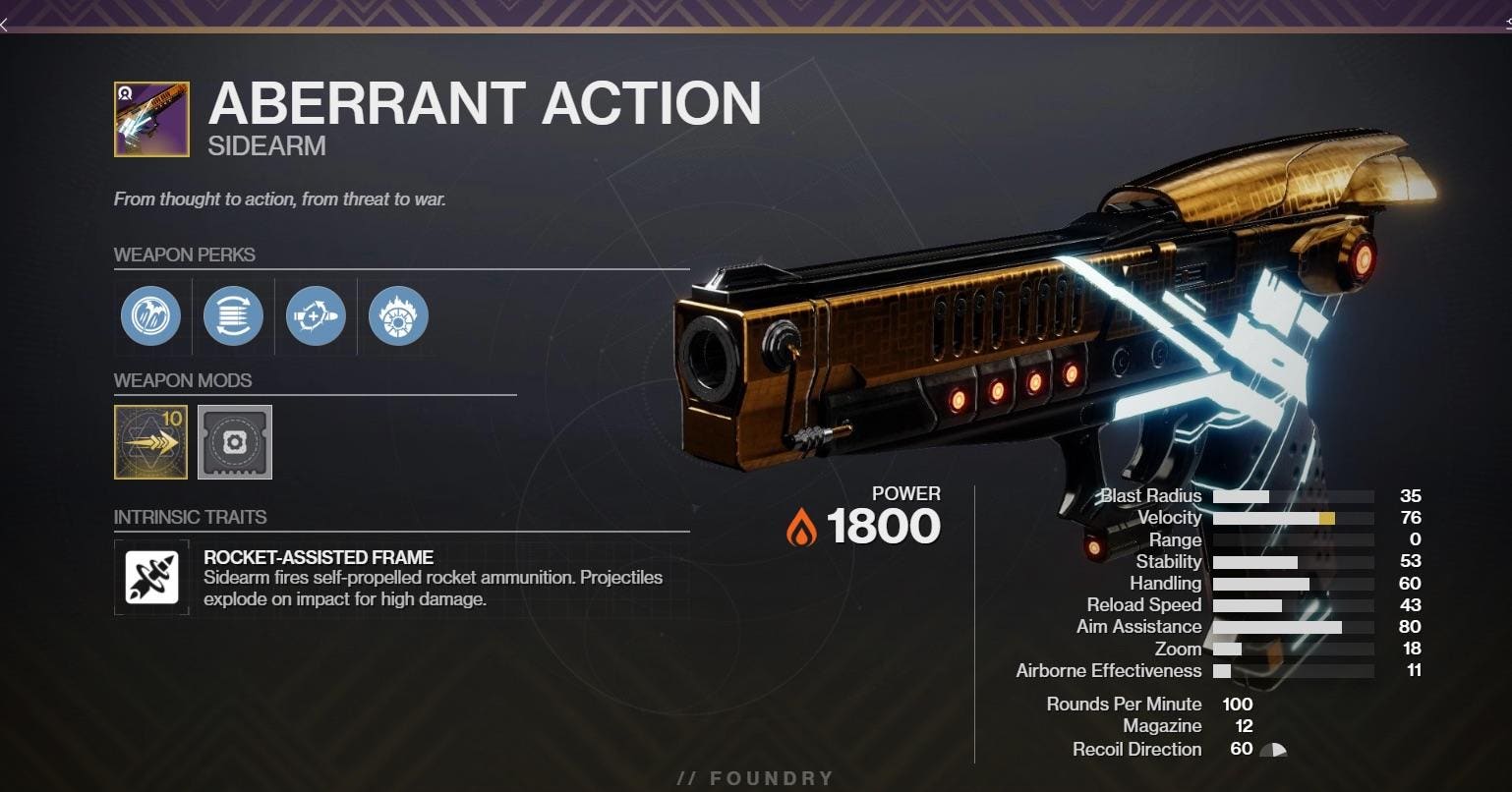The height and width of the screenshot is (792, 1512).
Task: Click the empty weapon mod gear socket
Action: (234, 442)
